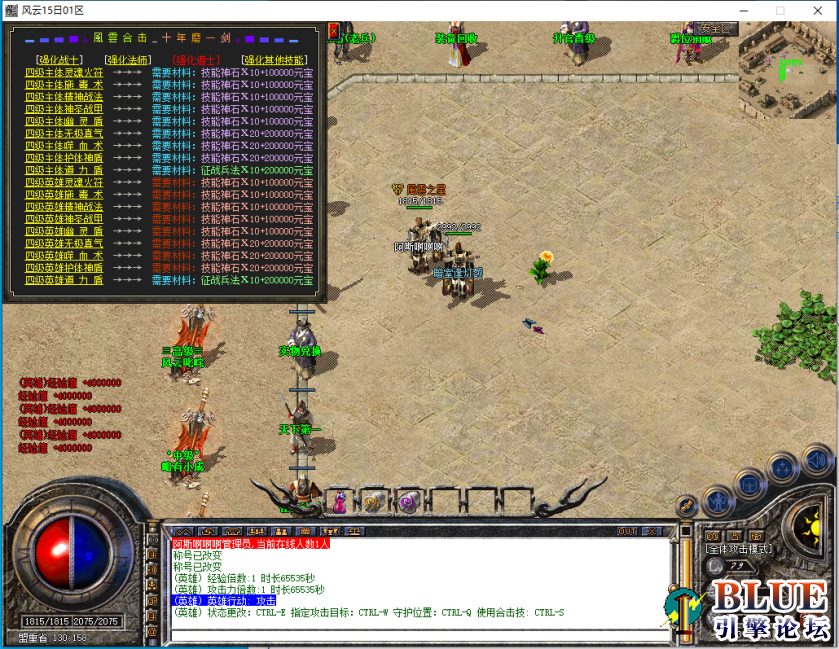The image size is (839, 649).
Task: Click 四级英雄道力盾 upgrade link
Action: pyautogui.click(x=64, y=280)
